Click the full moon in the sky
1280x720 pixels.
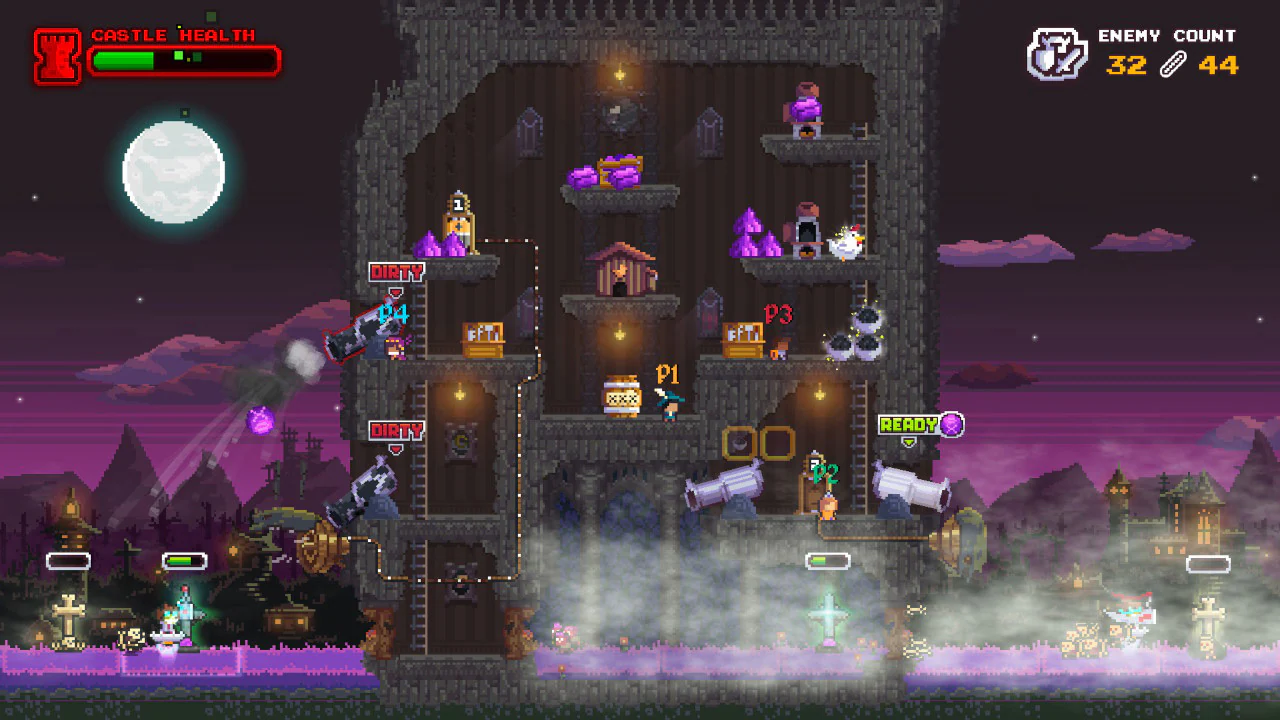174,170
